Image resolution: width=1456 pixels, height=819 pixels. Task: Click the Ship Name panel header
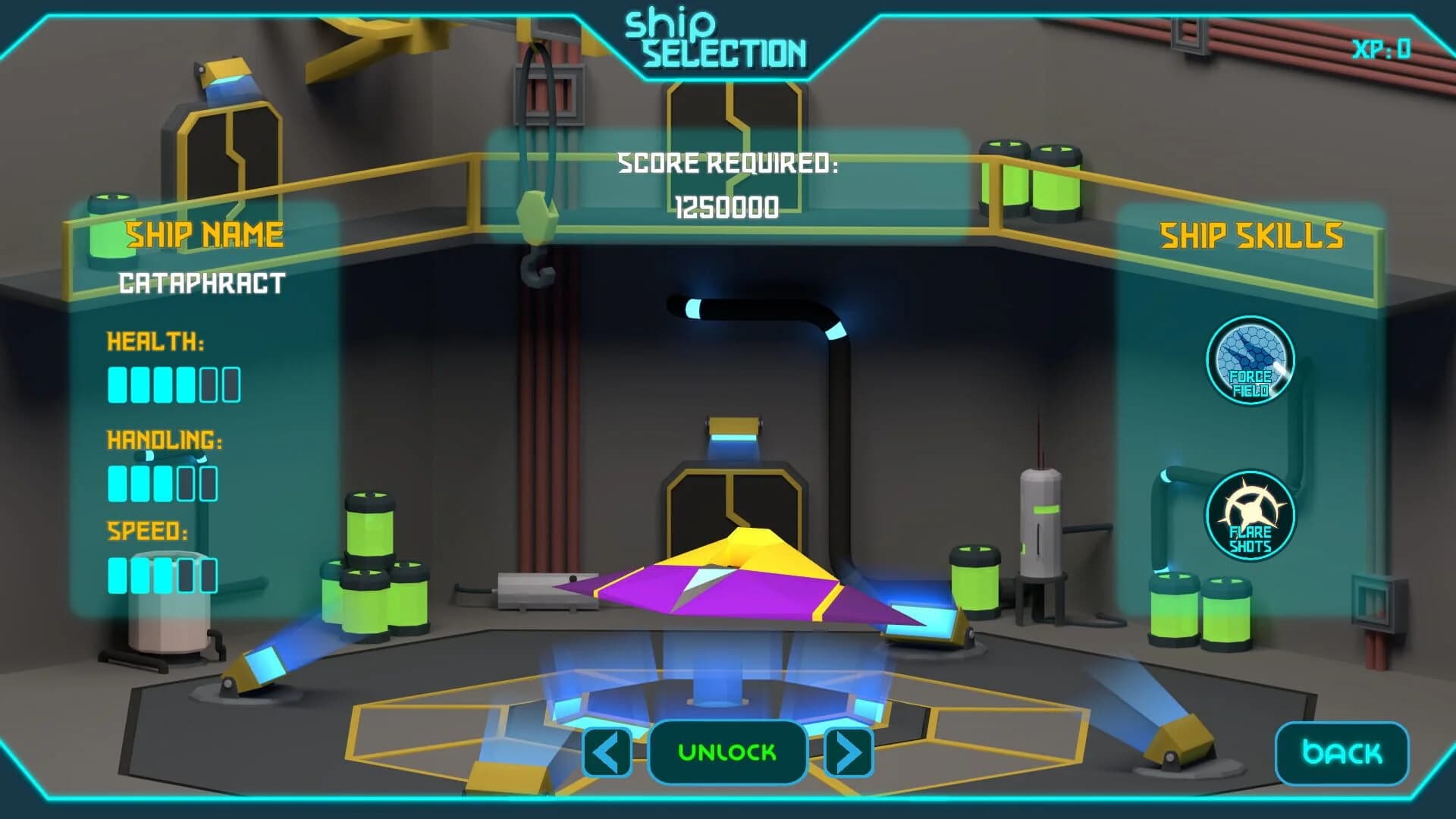point(206,235)
